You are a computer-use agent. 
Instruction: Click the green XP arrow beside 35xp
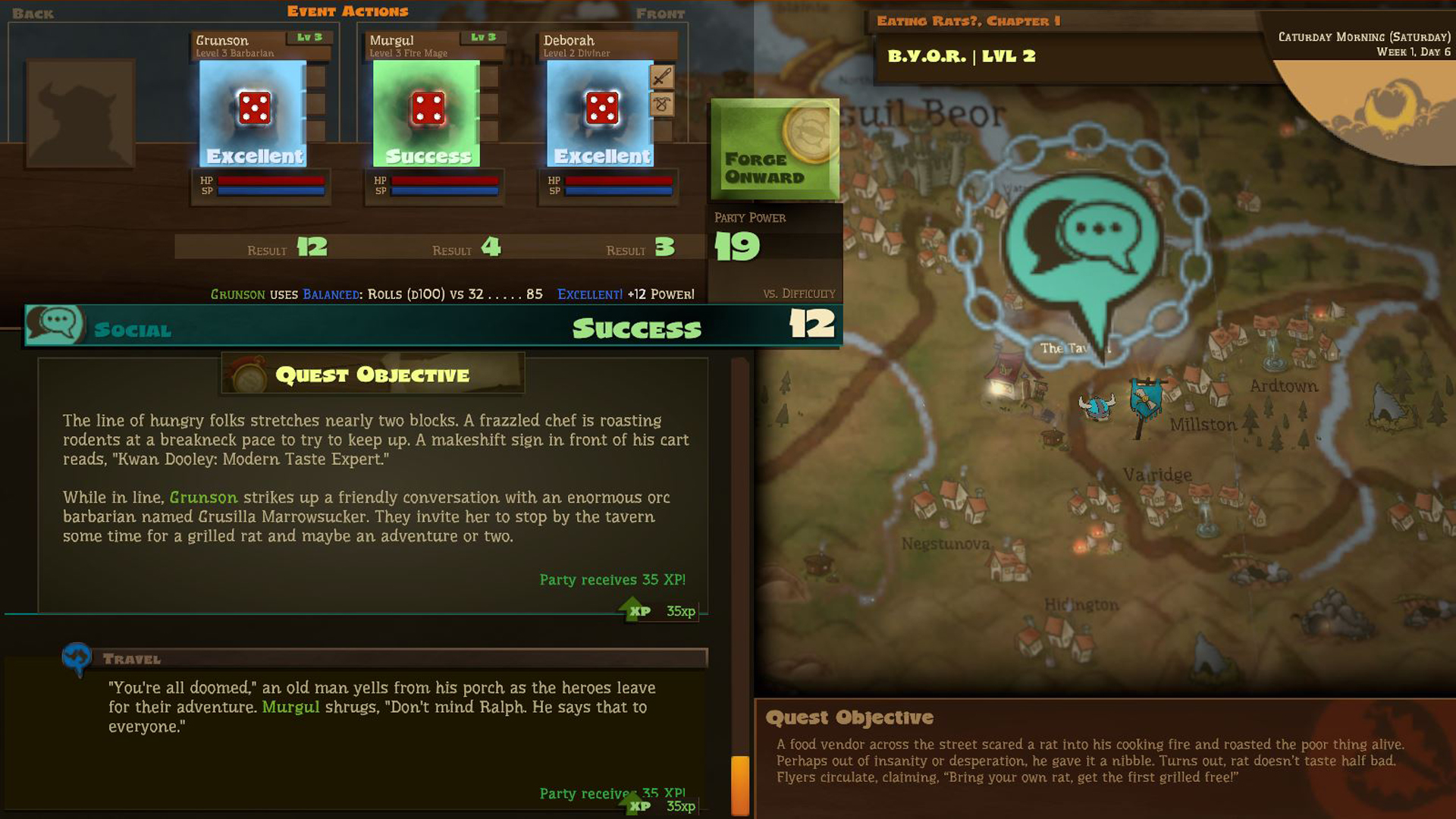point(635,608)
